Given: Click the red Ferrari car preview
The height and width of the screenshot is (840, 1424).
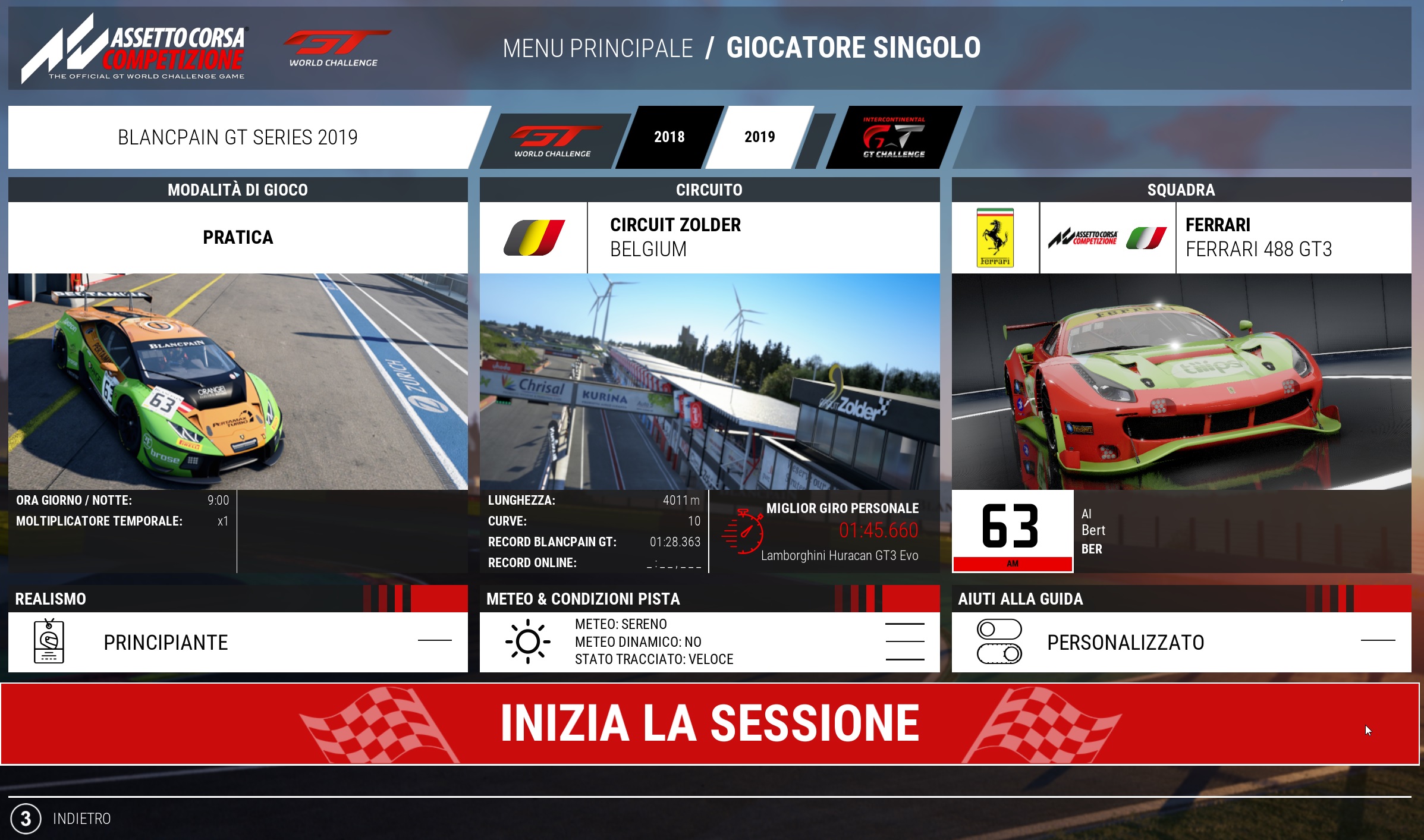Looking at the screenshot, I should [1181, 381].
